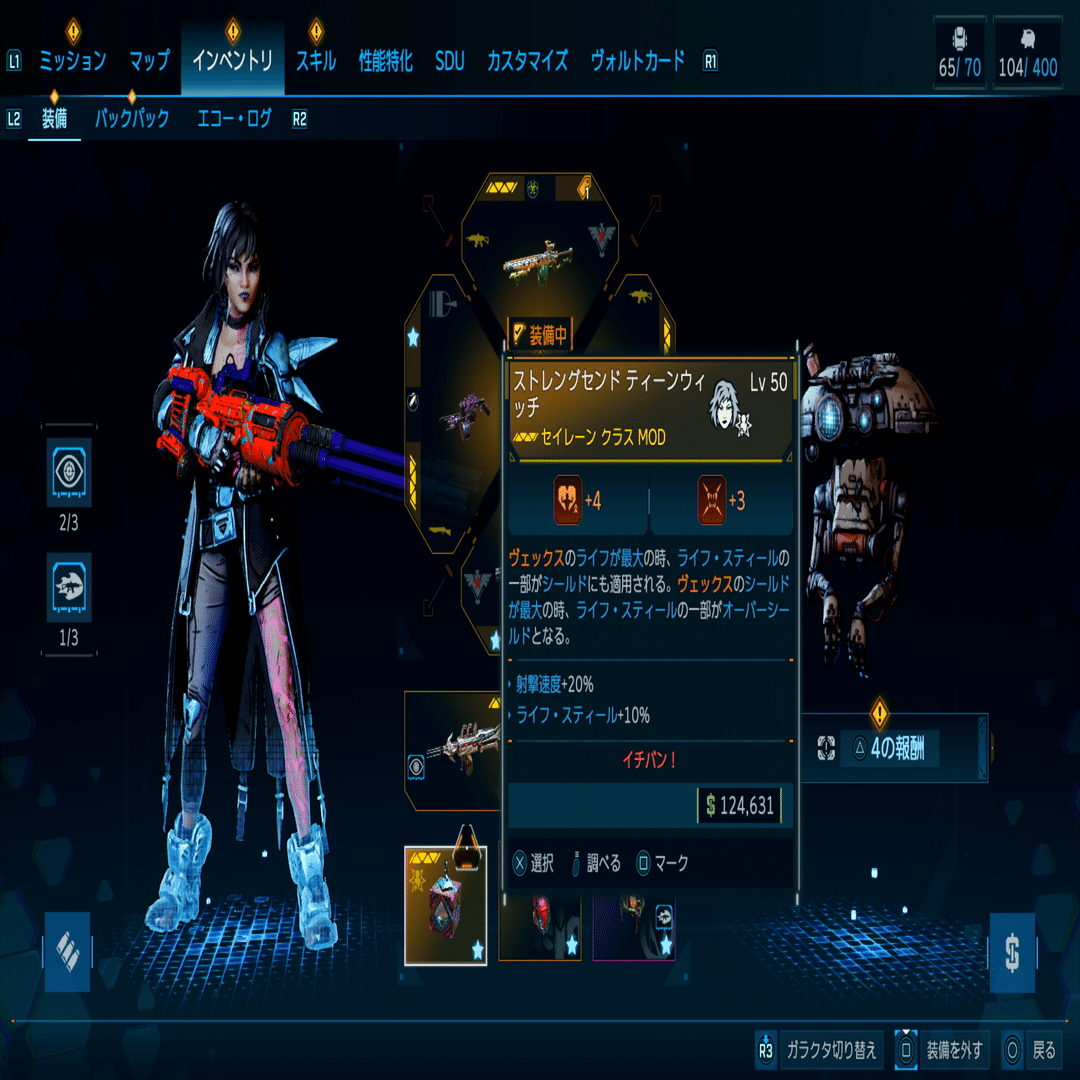Select the spiked weapon slot with eye icon

click(455, 750)
